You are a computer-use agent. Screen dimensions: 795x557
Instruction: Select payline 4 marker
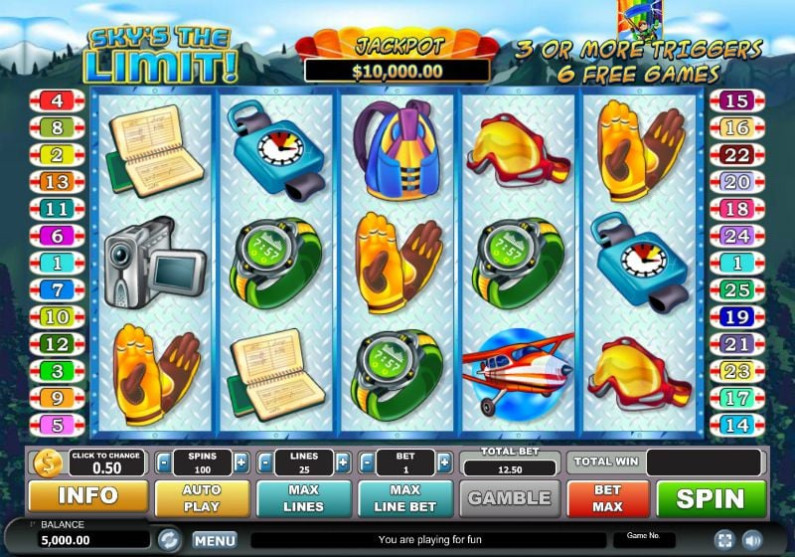click(57, 101)
